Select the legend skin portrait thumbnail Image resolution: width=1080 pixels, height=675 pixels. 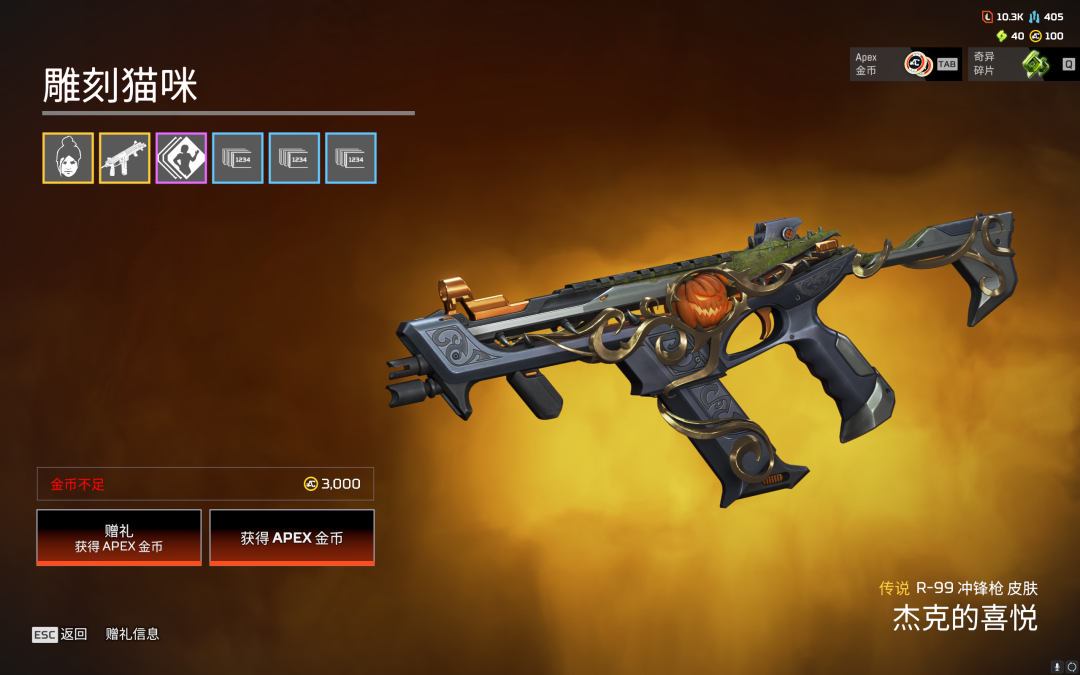pyautogui.click(x=68, y=158)
